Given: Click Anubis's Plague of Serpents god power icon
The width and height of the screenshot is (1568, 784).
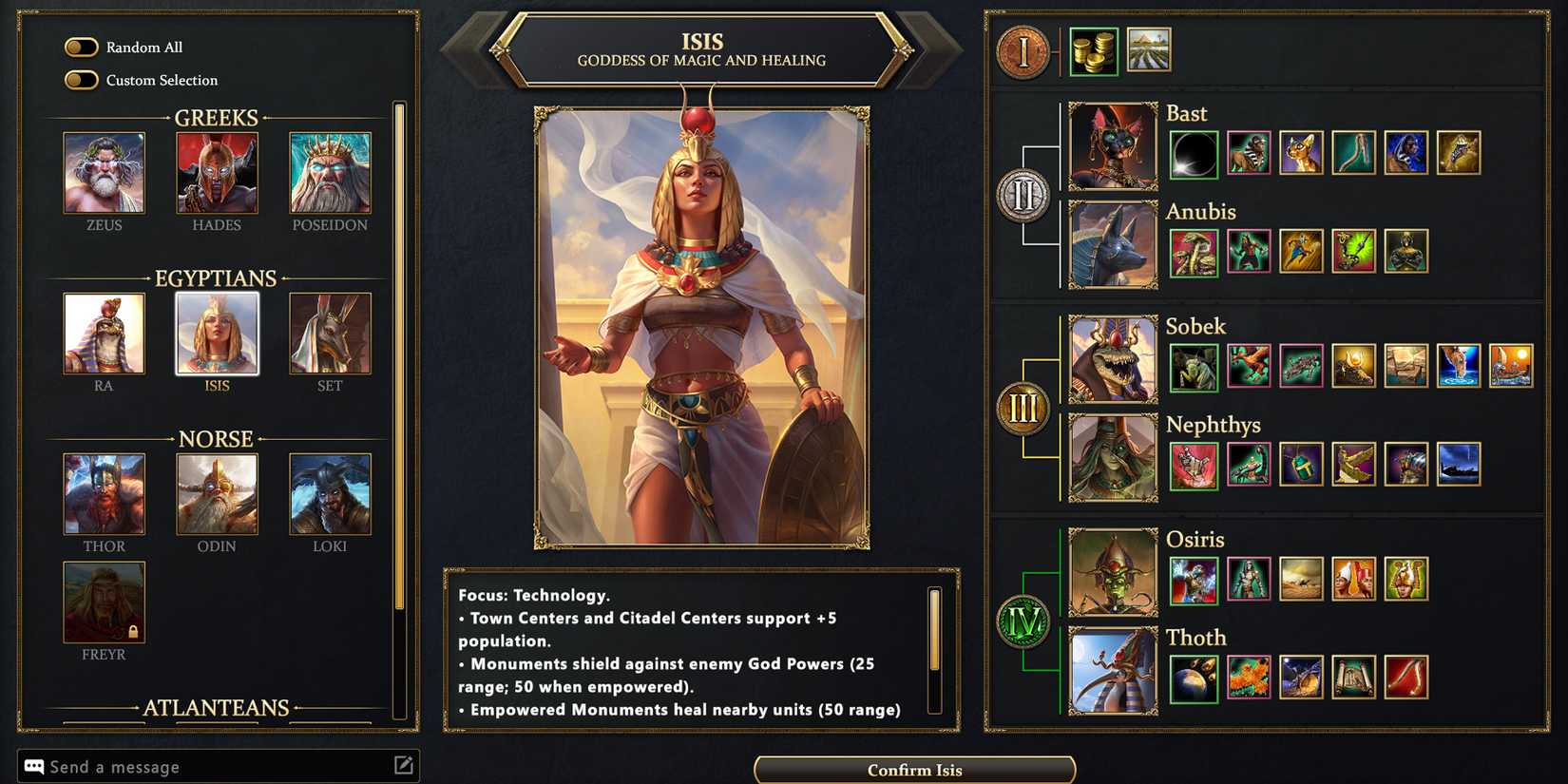Looking at the screenshot, I should coord(1193,251).
